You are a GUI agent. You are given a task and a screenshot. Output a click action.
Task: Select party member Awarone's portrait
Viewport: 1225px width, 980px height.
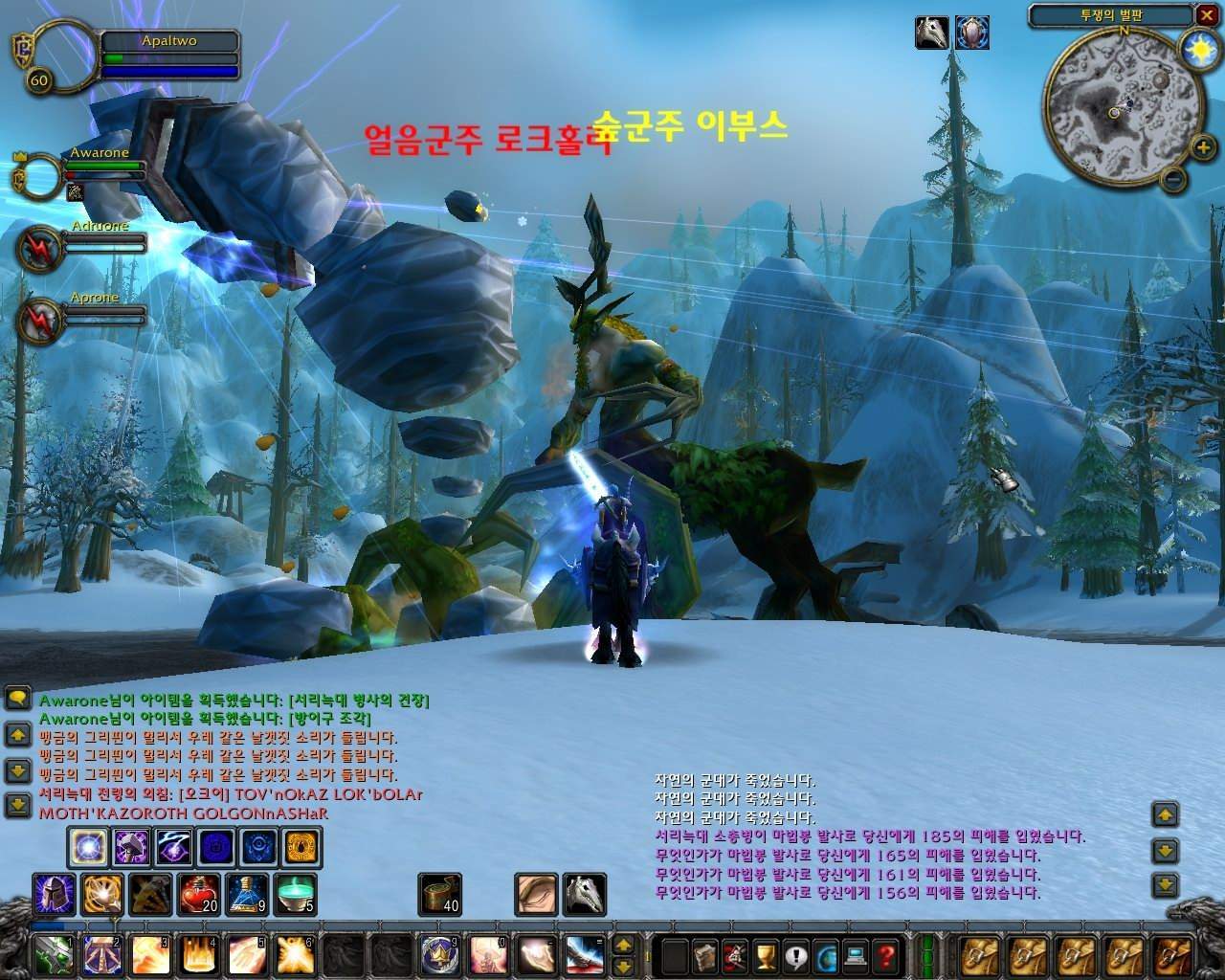[x=39, y=177]
